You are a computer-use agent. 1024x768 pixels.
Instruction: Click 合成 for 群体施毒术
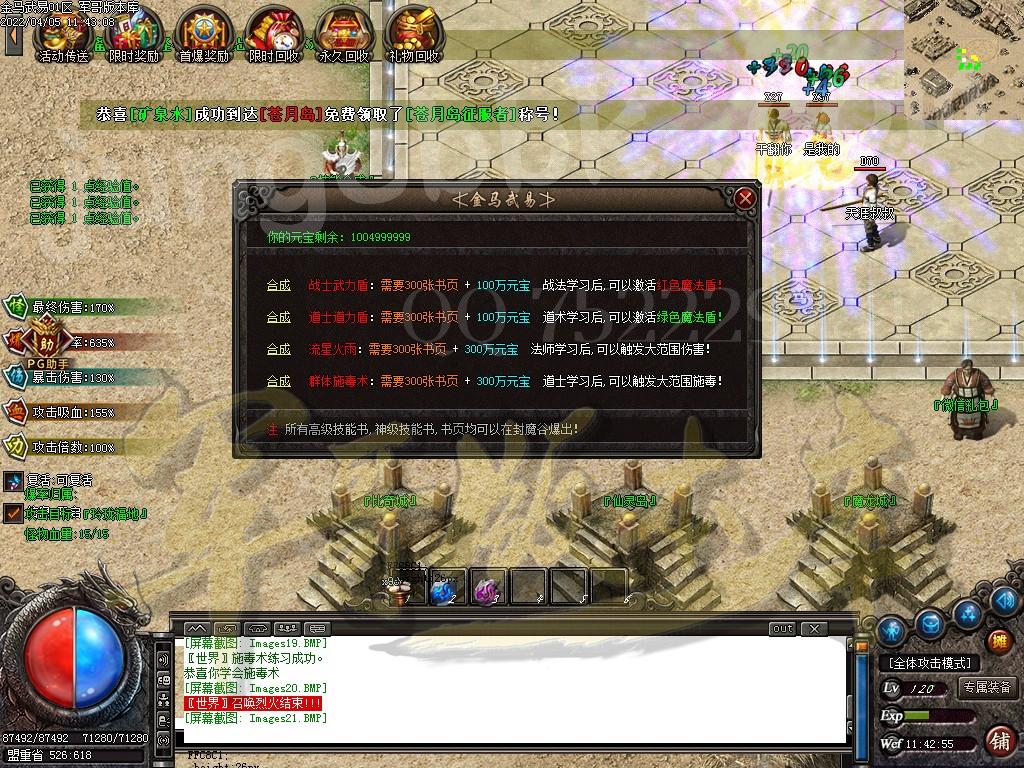tap(278, 381)
